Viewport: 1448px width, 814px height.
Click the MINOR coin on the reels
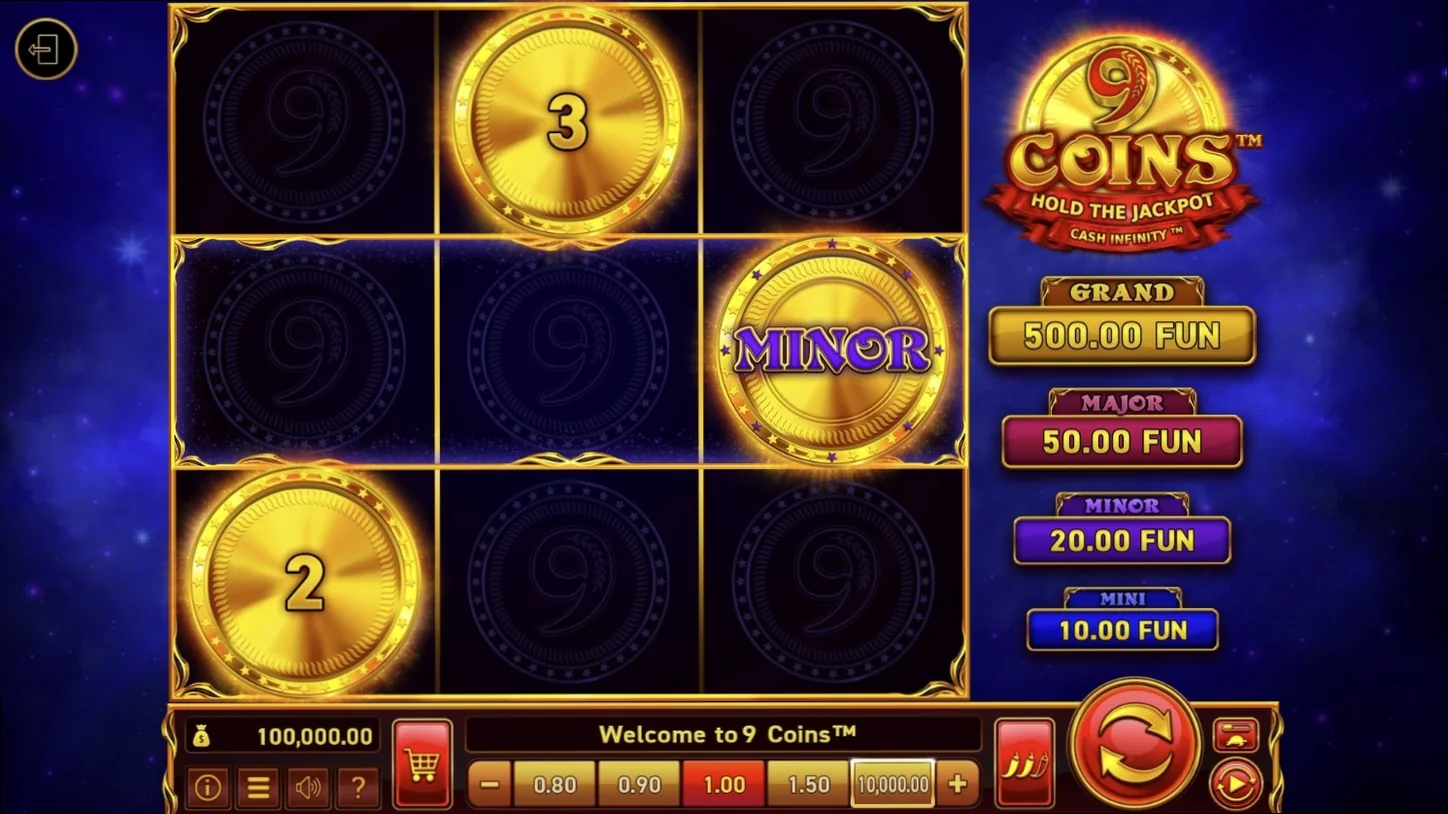[x=834, y=352]
